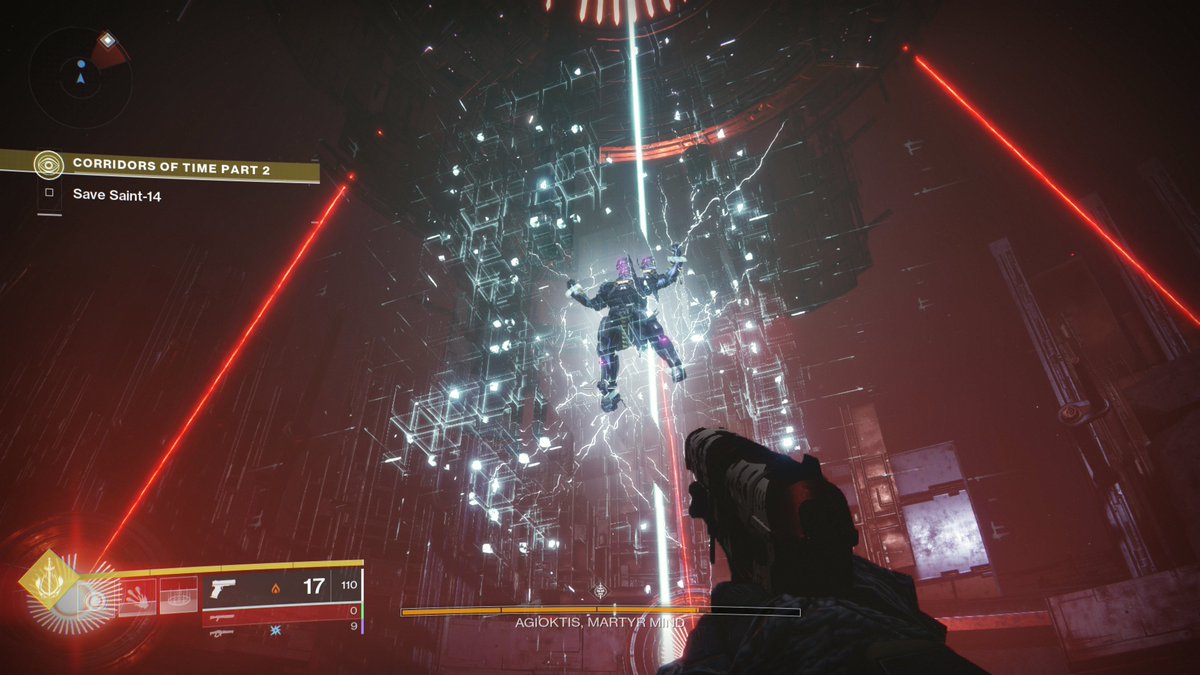The width and height of the screenshot is (1200, 675).
Task: Tick the Save Saint-14 objective checkbox
Action: coord(49,195)
